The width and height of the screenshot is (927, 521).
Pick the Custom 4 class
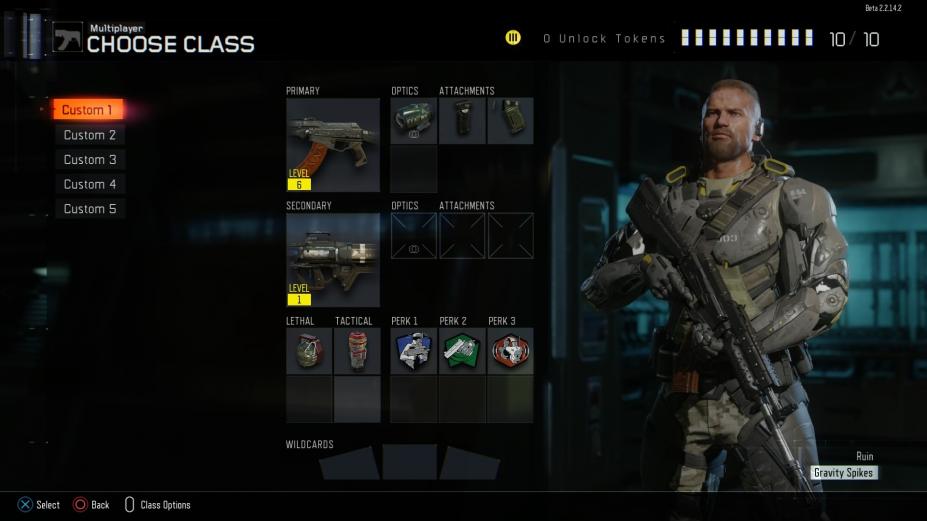90,184
